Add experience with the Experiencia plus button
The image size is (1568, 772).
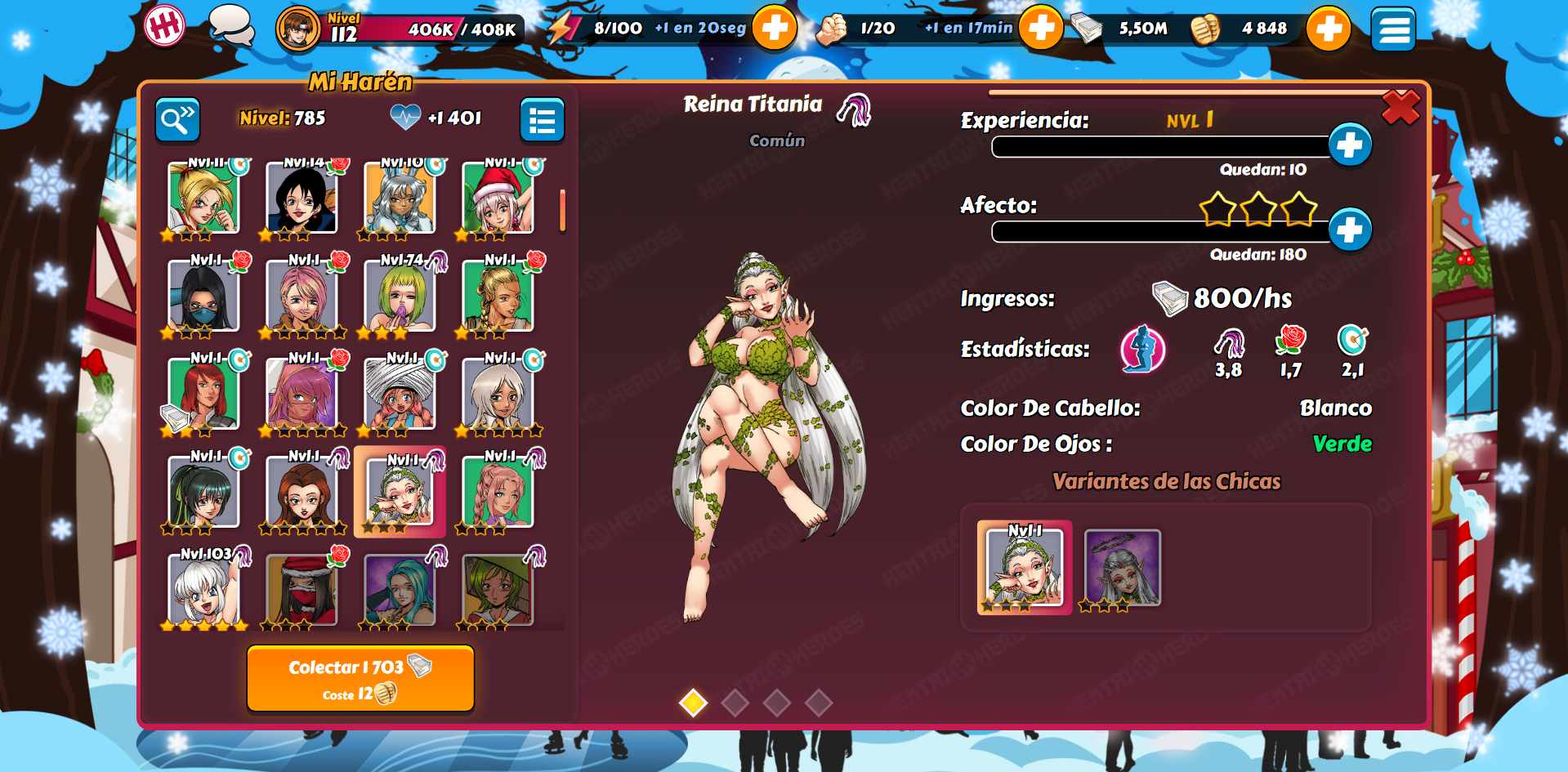[x=1349, y=145]
